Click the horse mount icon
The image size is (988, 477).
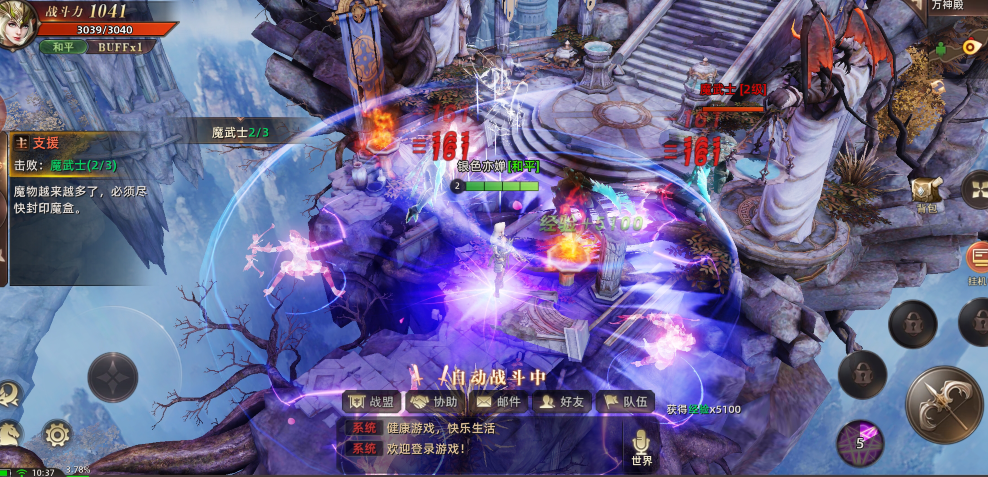[x=9, y=433]
